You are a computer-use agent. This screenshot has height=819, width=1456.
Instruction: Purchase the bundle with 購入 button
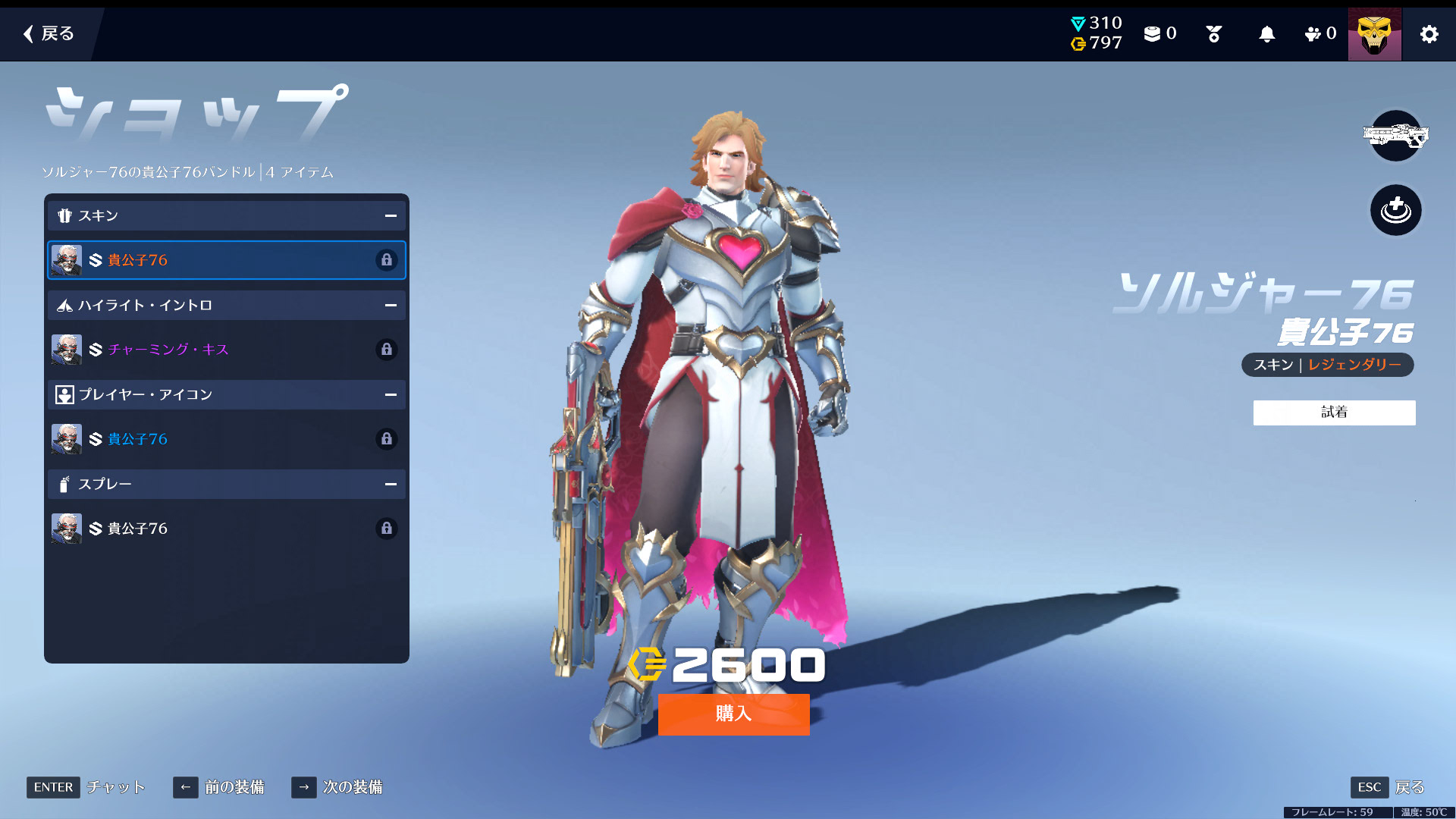[x=733, y=714]
